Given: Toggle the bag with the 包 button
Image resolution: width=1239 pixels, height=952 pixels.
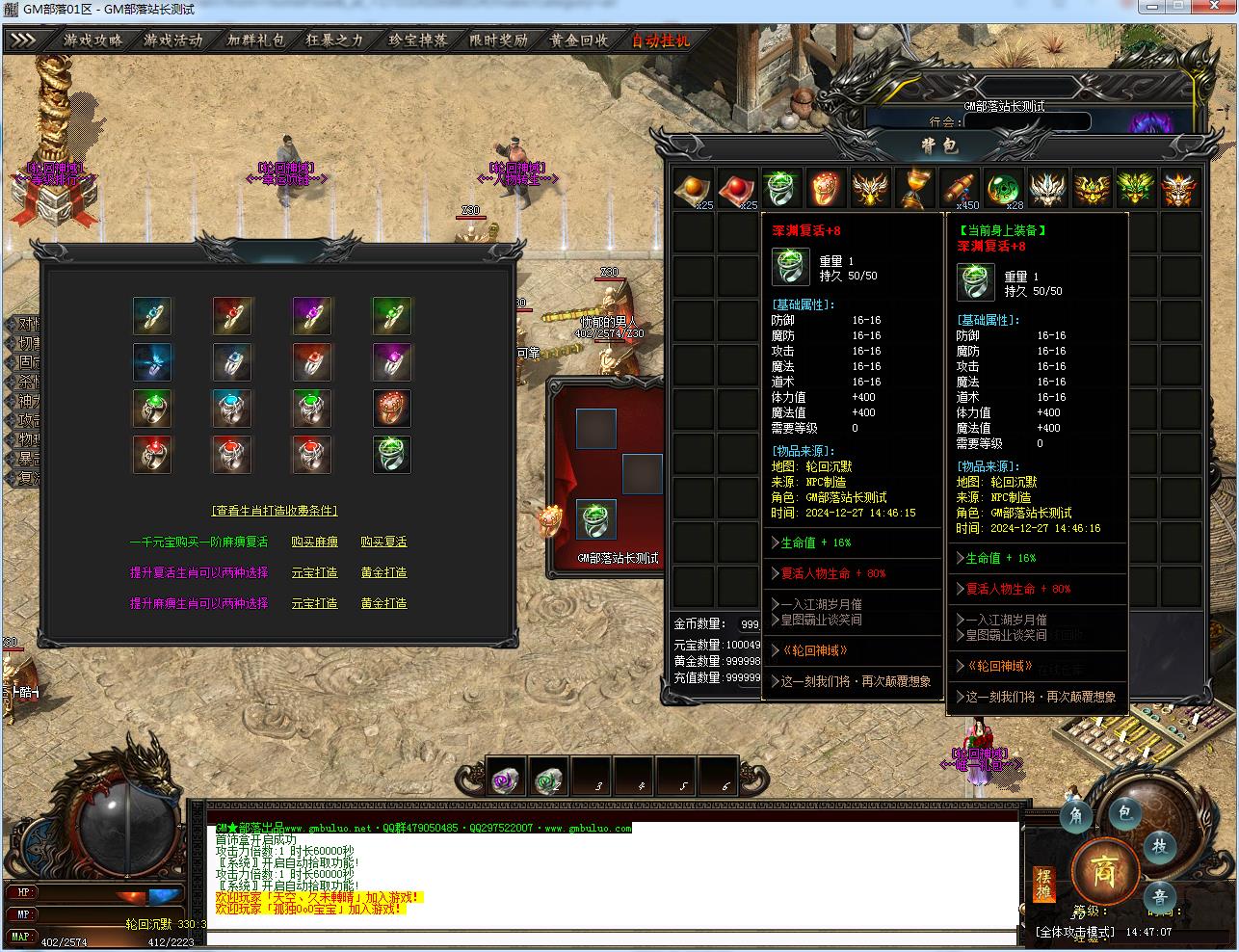Looking at the screenshot, I should click(1123, 812).
